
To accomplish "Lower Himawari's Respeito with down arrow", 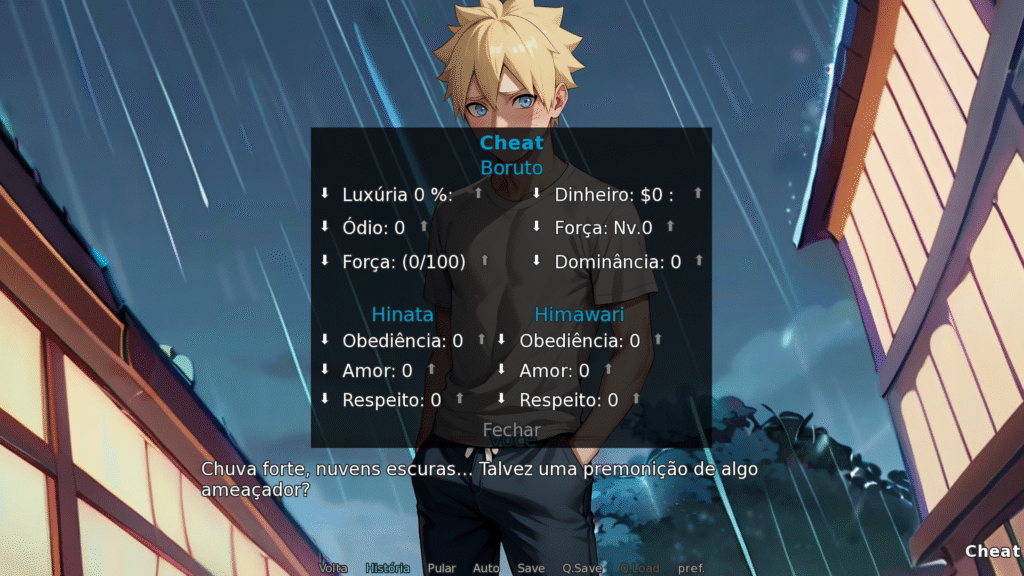I will (x=501, y=398).
